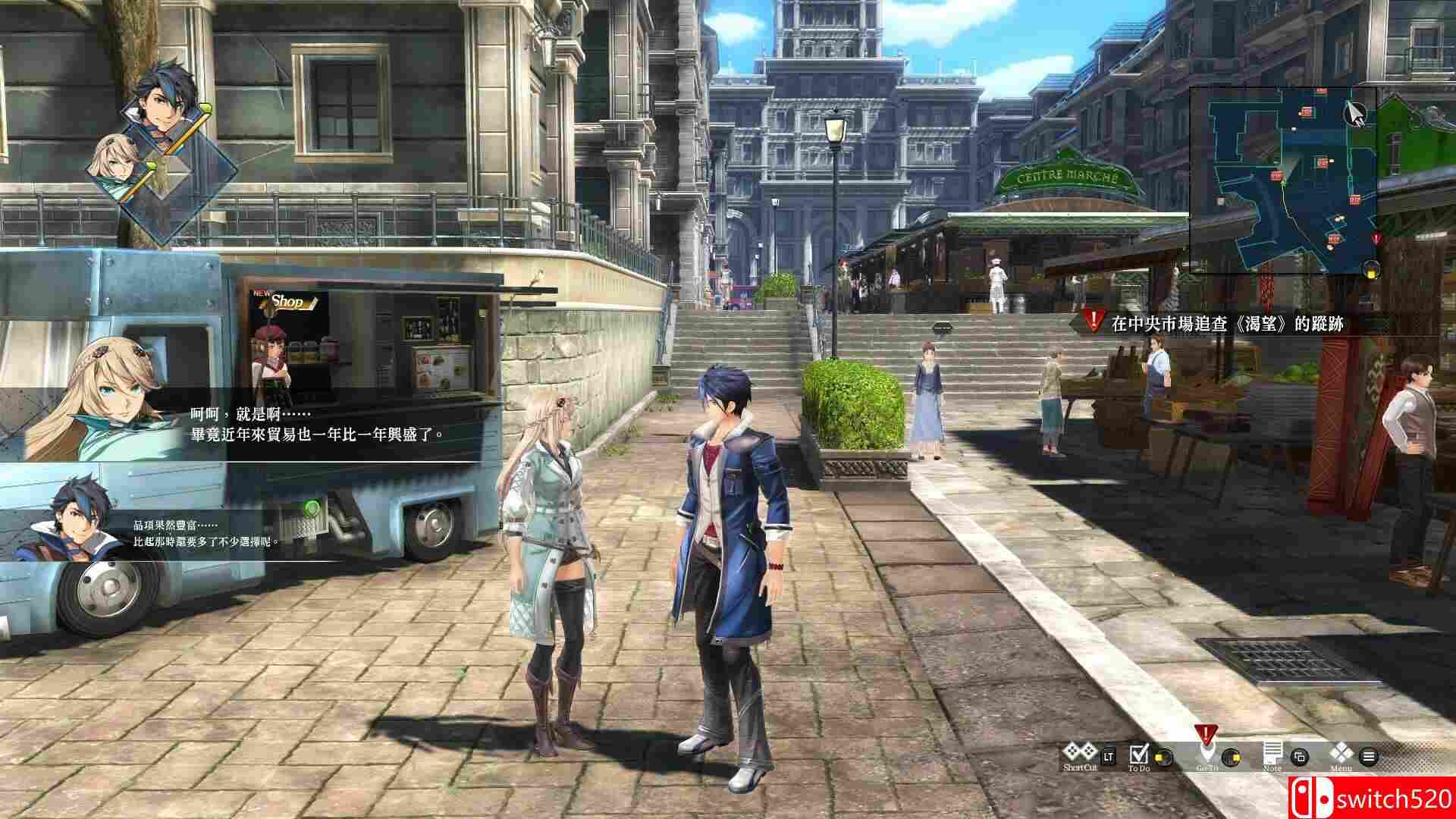Select the Go To map pin icon
Screen dimensions: 1456x819
[1207, 753]
